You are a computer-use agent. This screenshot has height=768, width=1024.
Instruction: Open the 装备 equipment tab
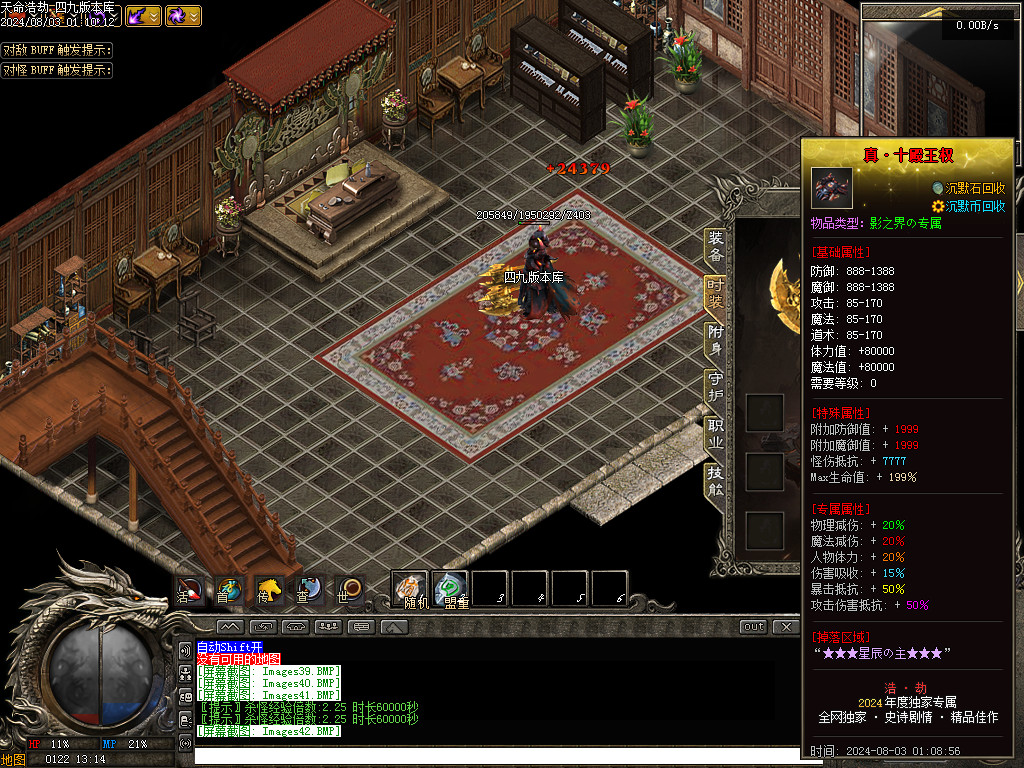[716, 246]
